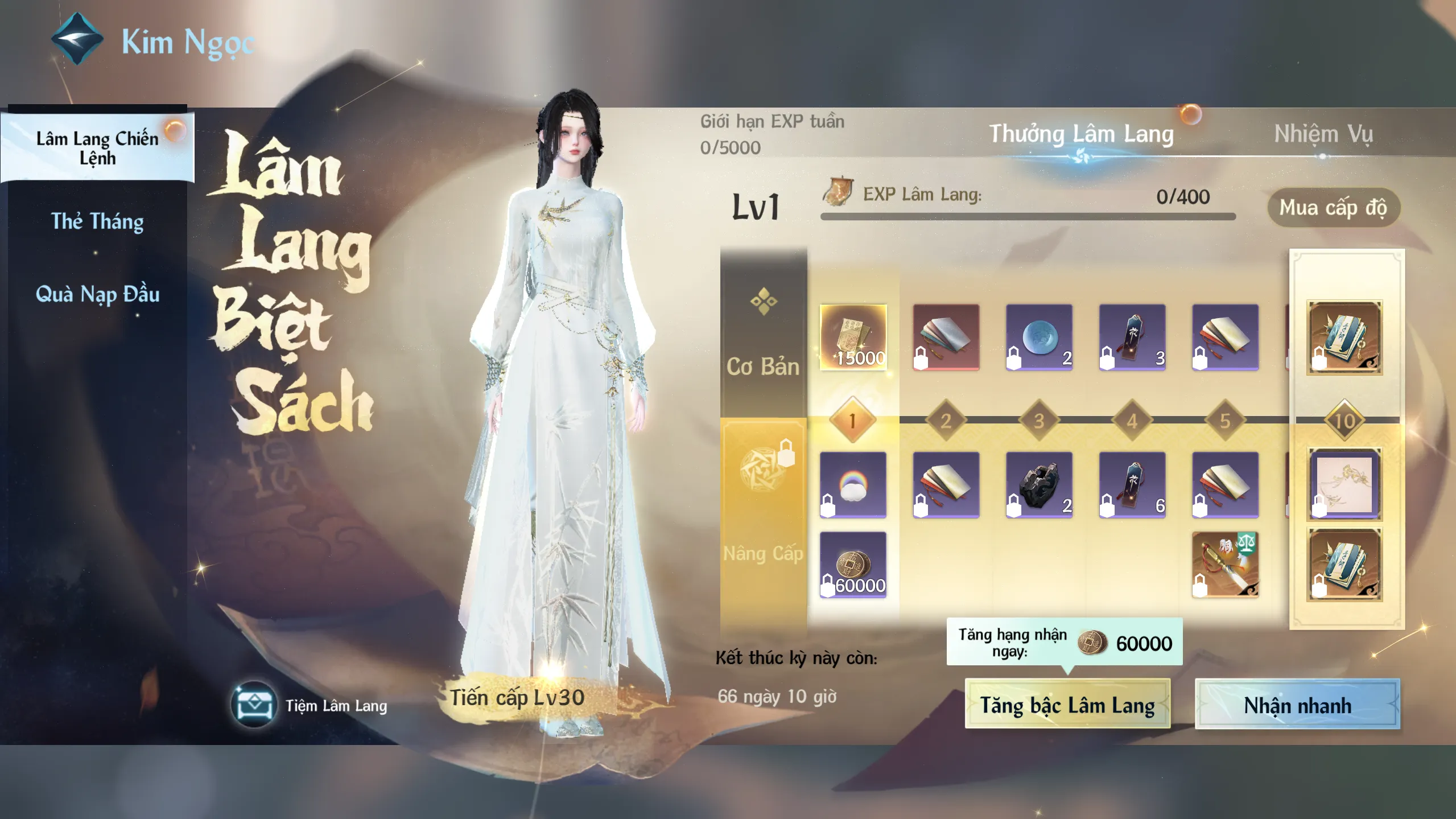
Task: Select the basic tier talisman with quantity 3
Action: coord(1132,337)
